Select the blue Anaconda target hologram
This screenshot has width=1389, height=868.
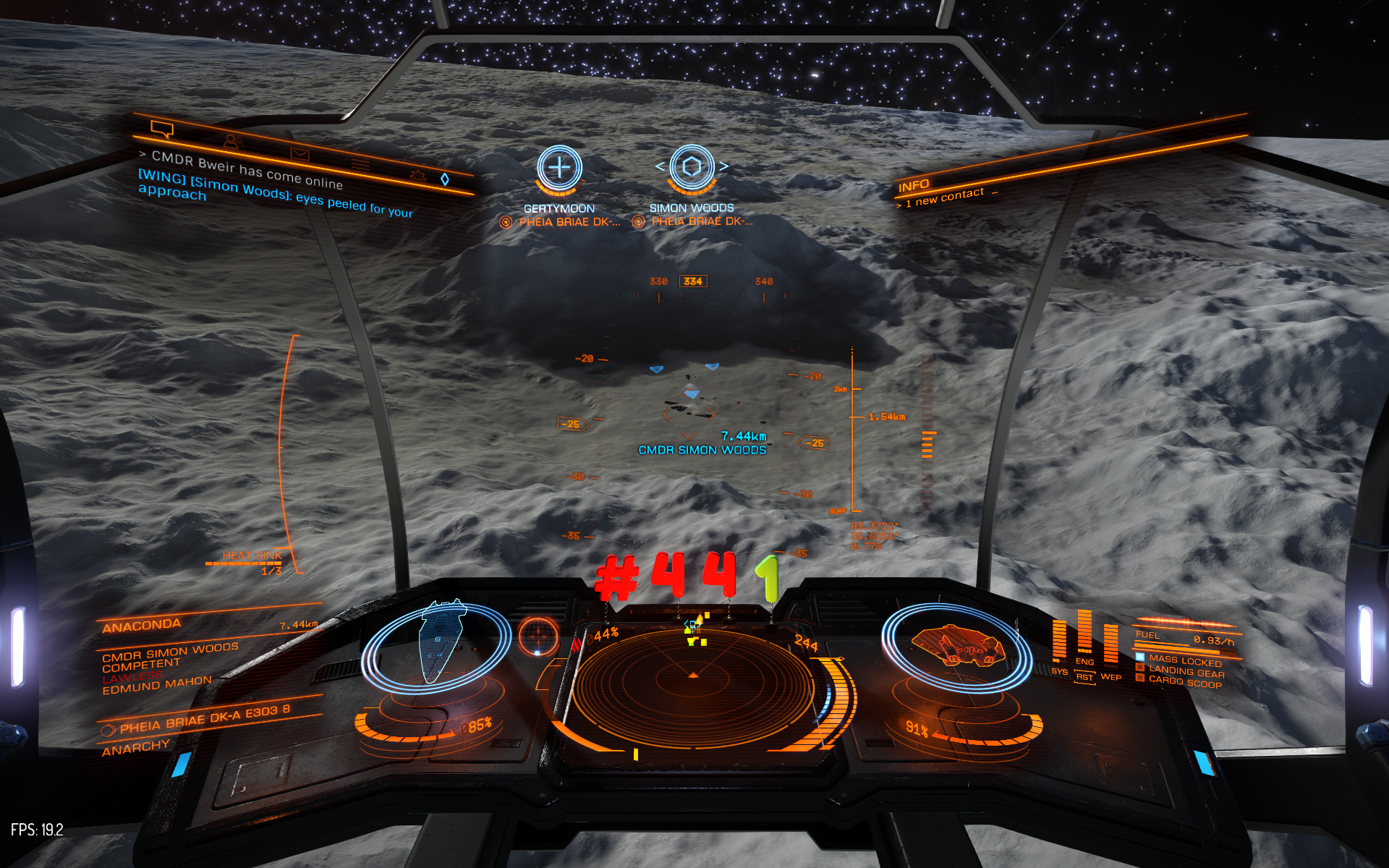point(438,642)
